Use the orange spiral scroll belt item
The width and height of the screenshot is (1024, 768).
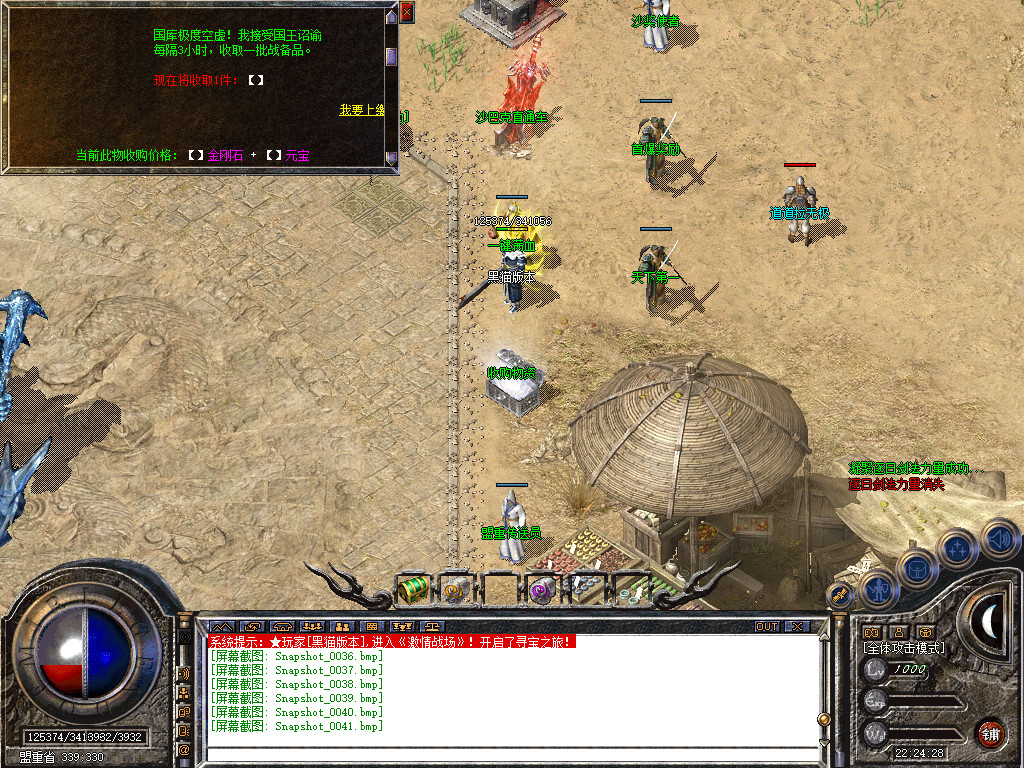455,589
